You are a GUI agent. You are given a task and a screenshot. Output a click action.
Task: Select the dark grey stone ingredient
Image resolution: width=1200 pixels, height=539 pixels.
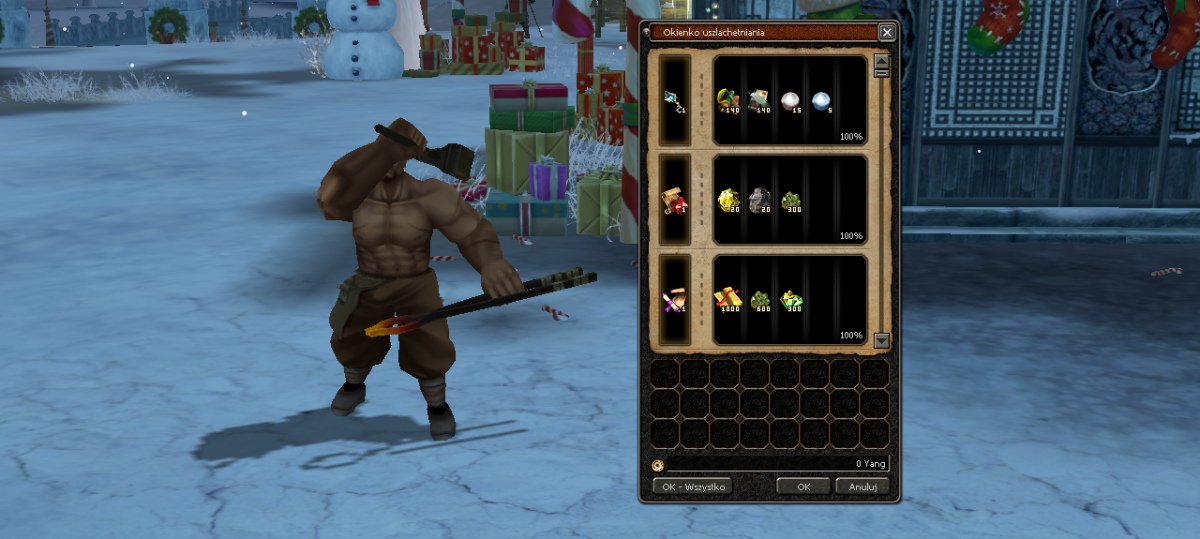[760, 199]
